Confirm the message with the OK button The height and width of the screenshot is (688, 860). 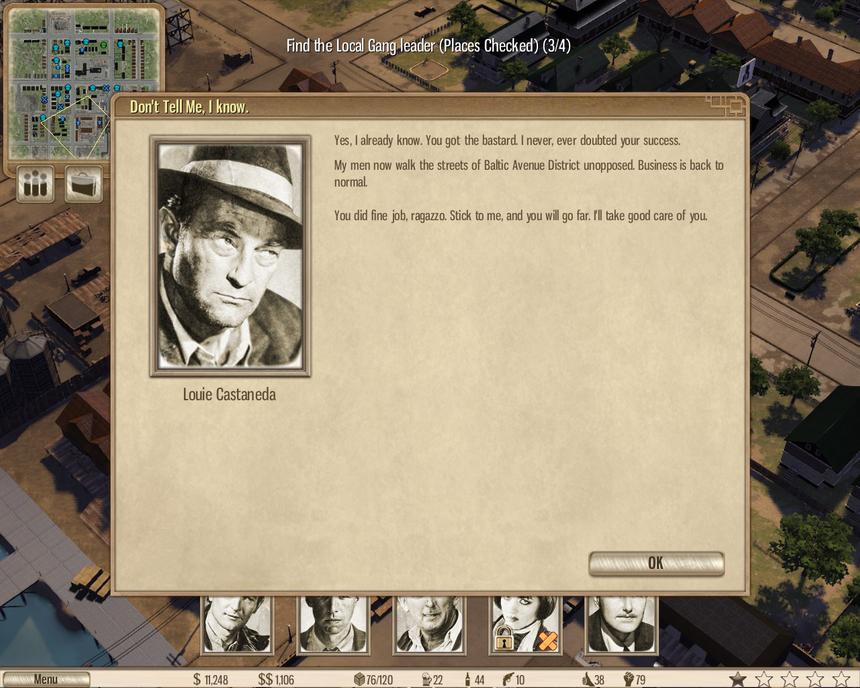click(x=656, y=563)
